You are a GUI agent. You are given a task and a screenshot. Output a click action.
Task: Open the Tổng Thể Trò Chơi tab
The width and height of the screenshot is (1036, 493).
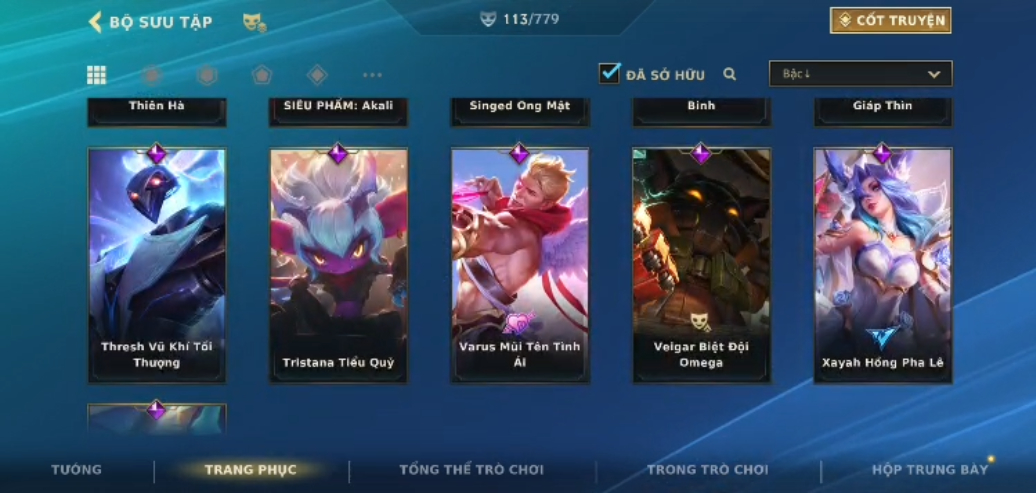(471, 470)
